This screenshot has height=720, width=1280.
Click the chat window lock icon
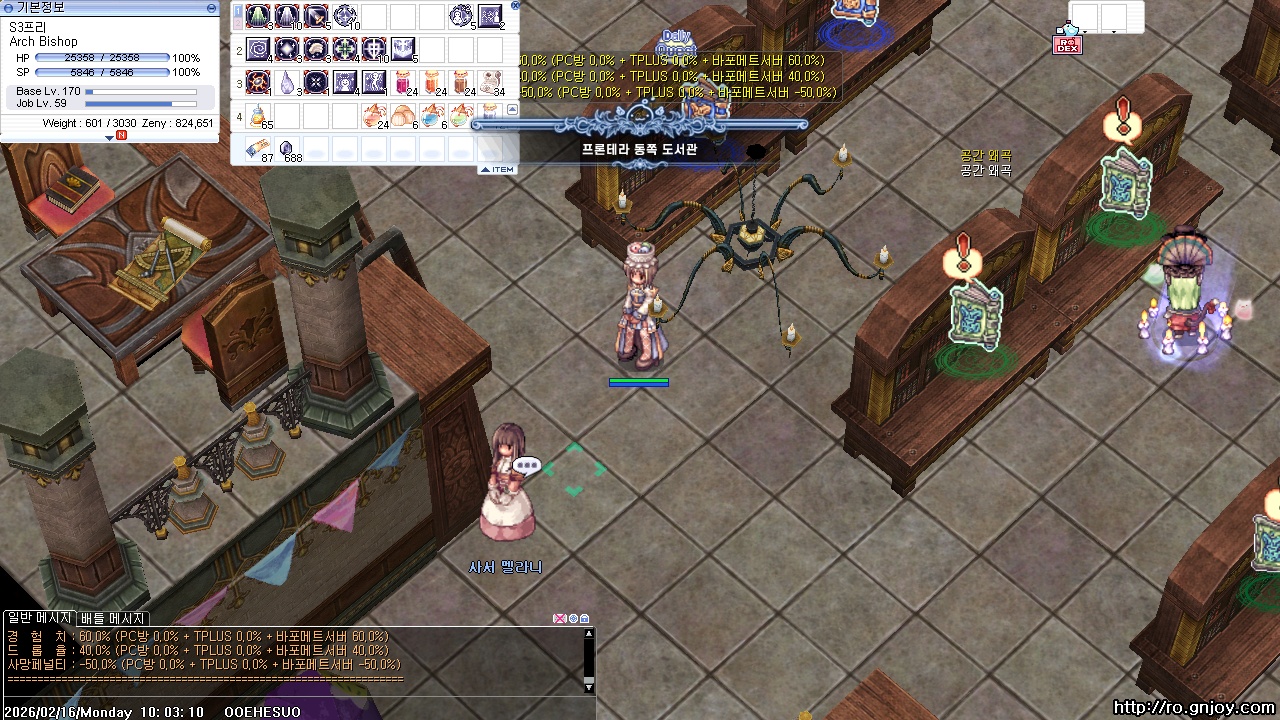click(585, 619)
